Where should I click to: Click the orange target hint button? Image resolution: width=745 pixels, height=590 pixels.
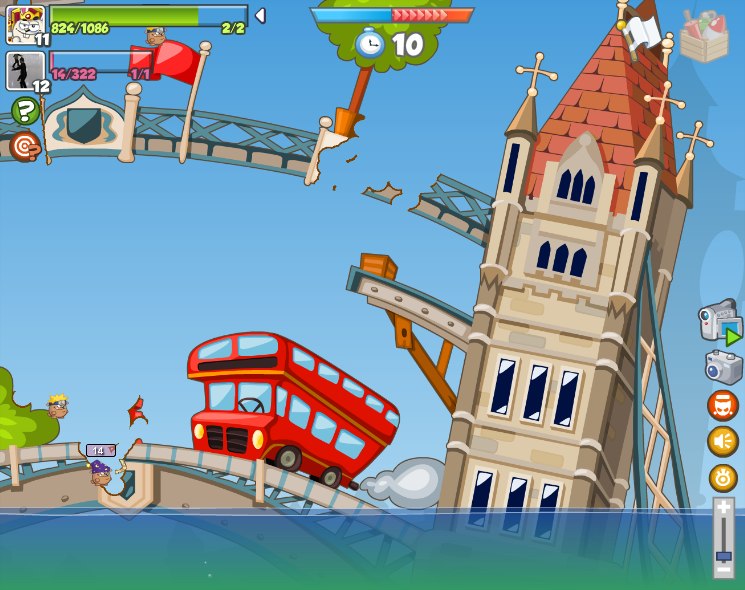click(25, 147)
